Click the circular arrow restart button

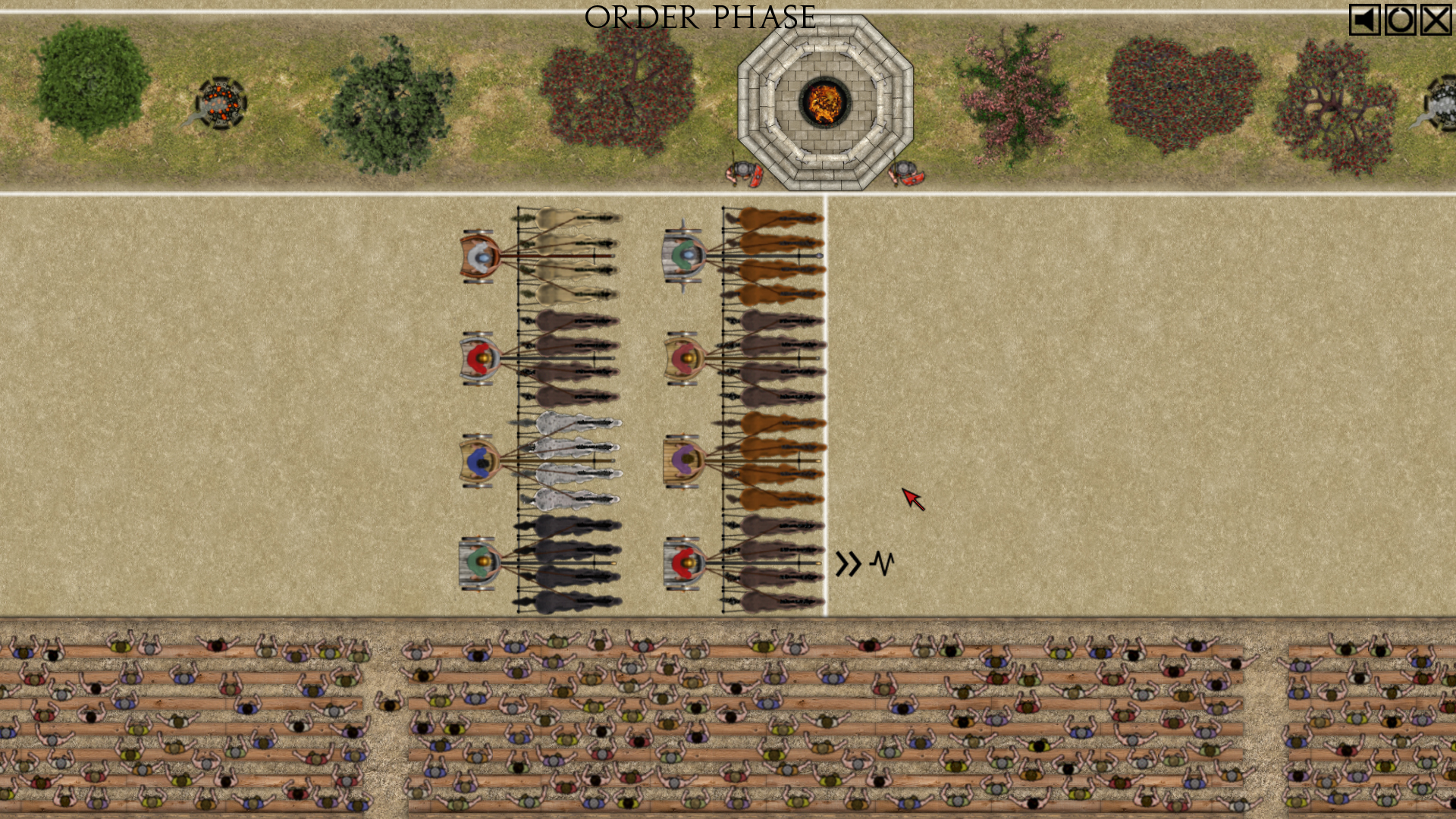point(1400,20)
